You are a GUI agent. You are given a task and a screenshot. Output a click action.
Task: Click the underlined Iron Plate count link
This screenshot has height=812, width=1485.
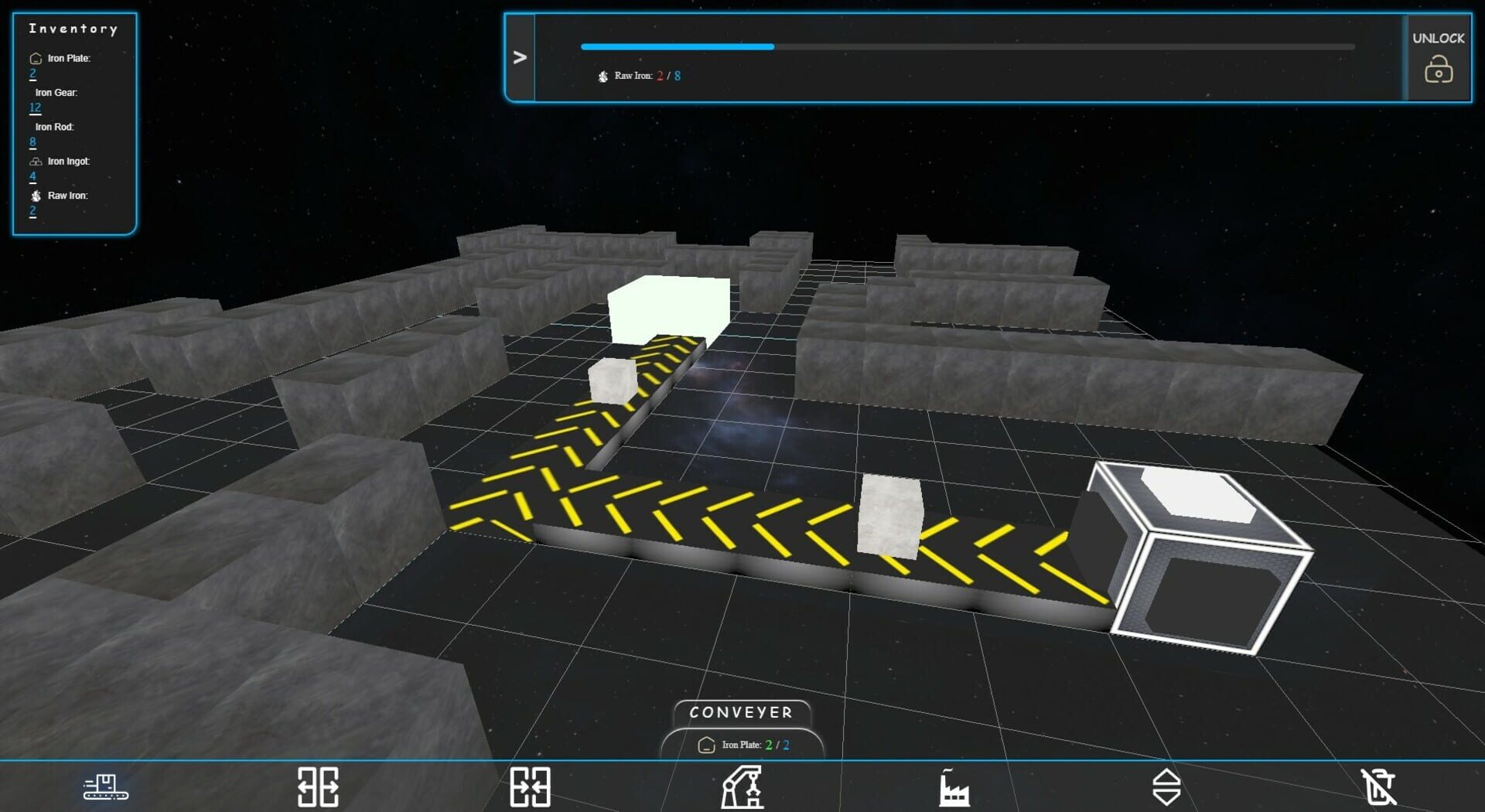pos(32,73)
